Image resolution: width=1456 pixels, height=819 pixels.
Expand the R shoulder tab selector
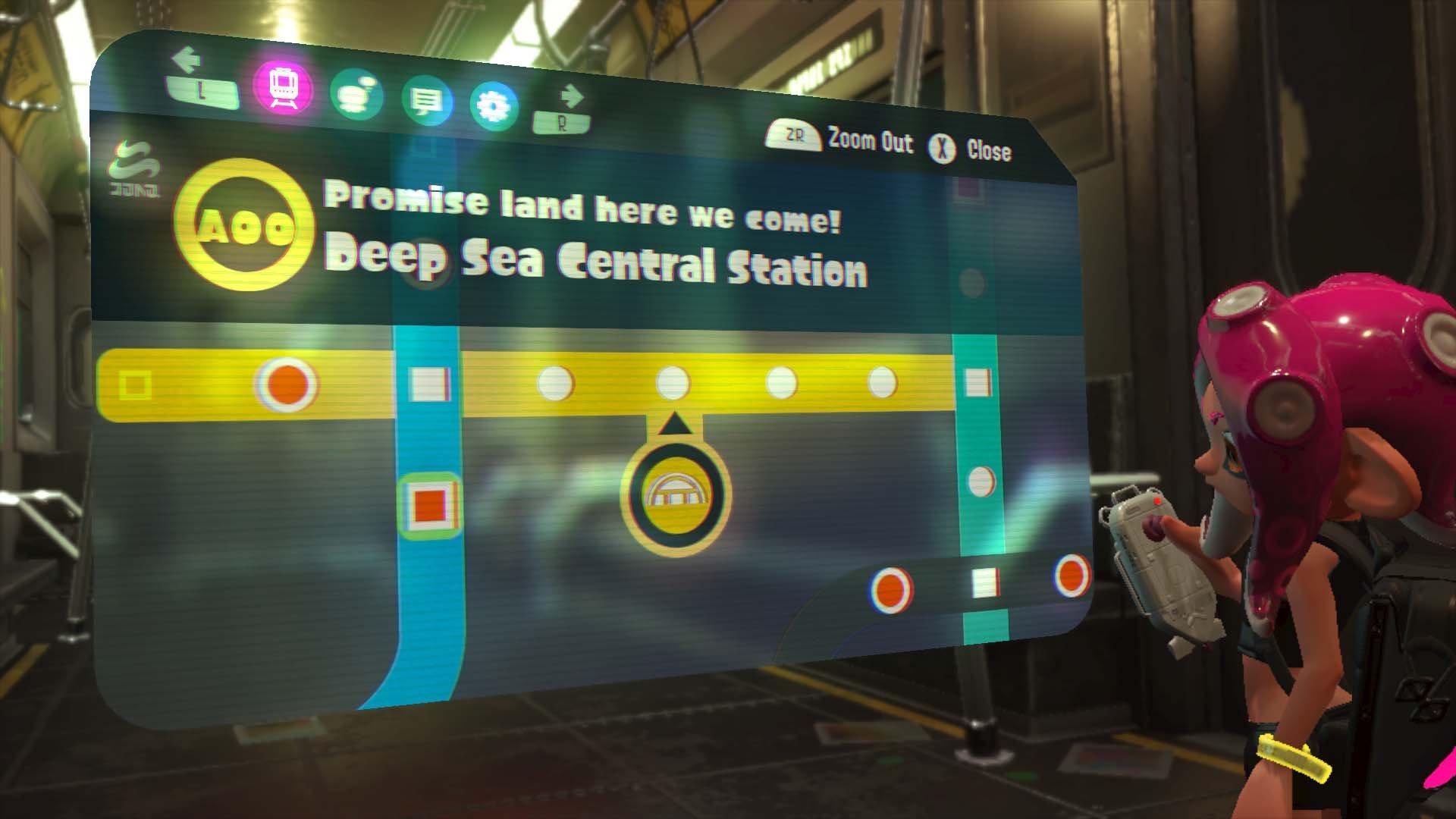[x=562, y=123]
